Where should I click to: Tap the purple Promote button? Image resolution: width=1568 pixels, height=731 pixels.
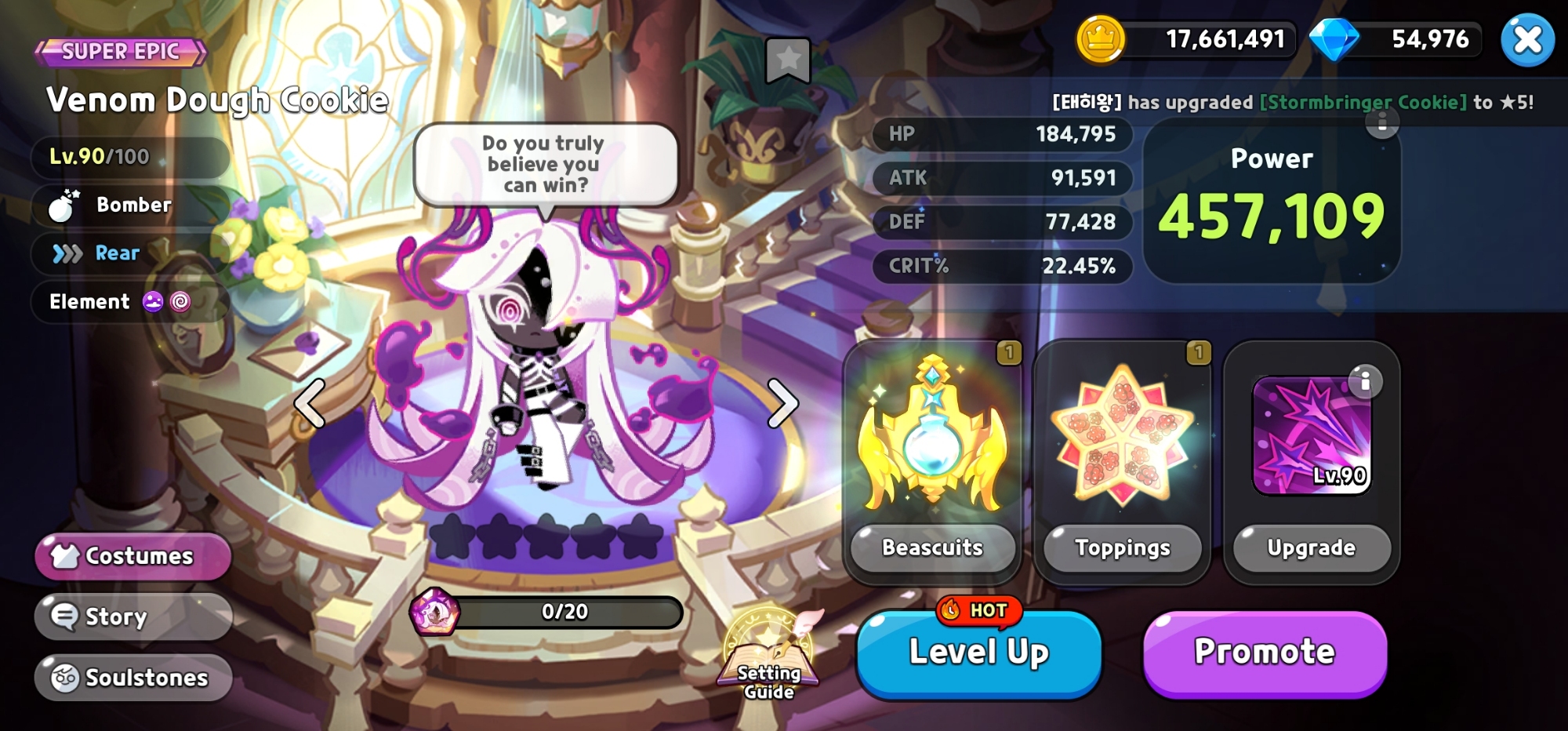(1264, 653)
